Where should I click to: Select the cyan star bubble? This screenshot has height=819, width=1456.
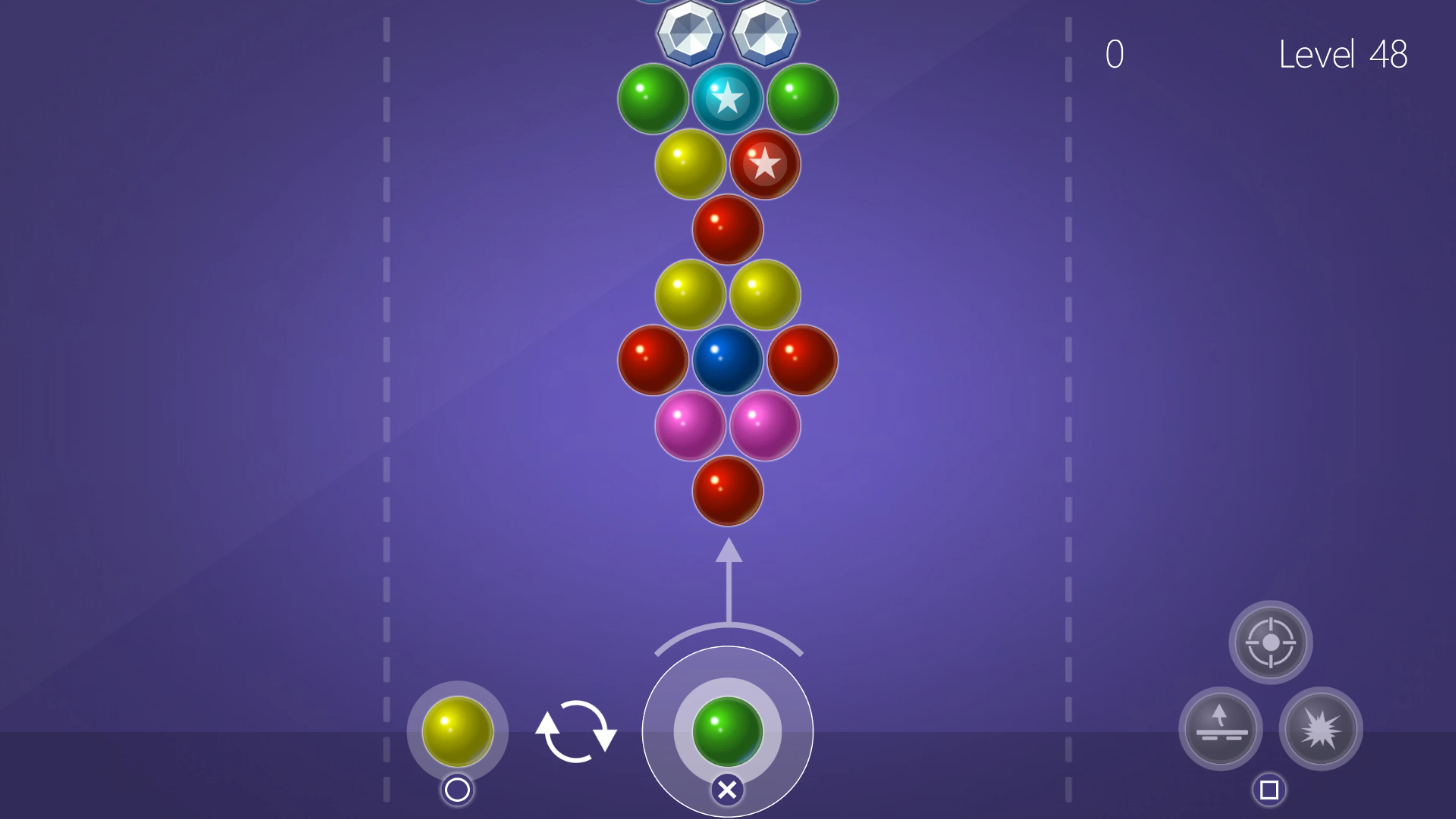click(x=728, y=99)
